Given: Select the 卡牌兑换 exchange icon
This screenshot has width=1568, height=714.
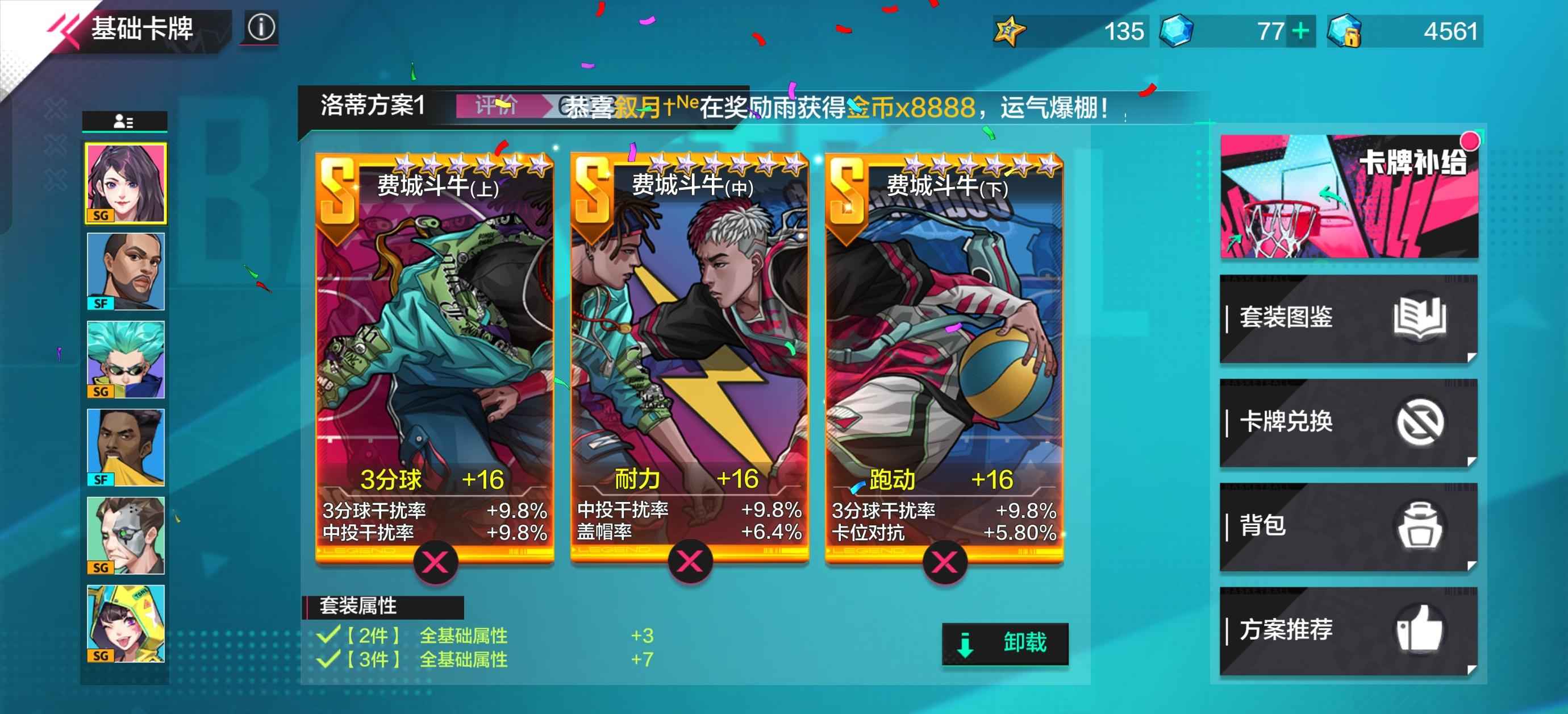Looking at the screenshot, I should click(1421, 422).
